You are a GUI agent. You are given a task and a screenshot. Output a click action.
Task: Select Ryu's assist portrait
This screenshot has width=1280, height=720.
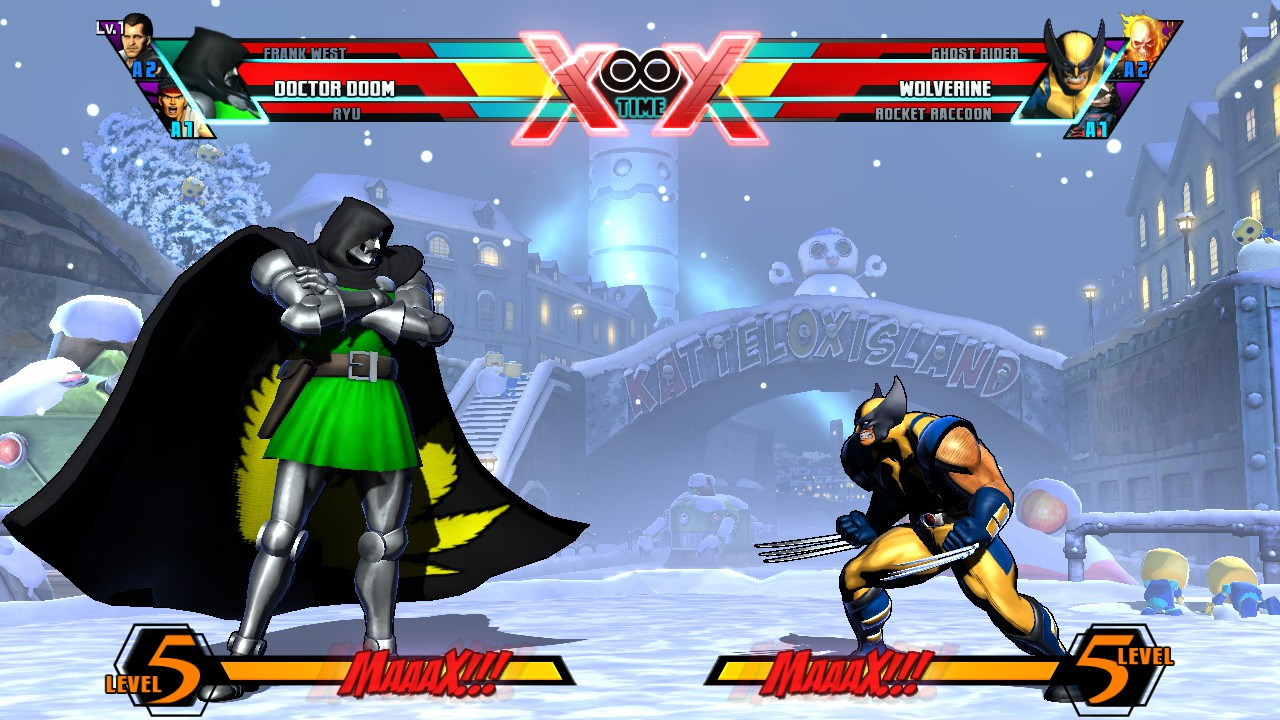175,105
